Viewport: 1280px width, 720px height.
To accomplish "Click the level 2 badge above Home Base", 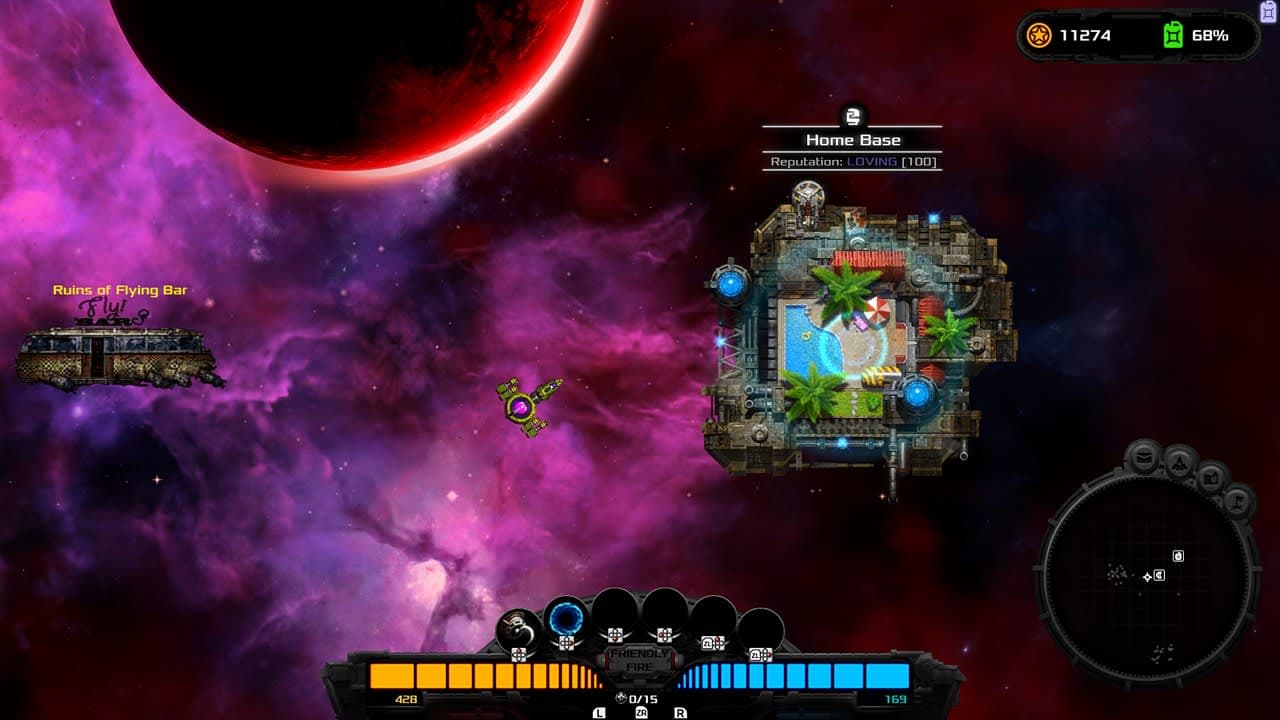I will coord(852,116).
